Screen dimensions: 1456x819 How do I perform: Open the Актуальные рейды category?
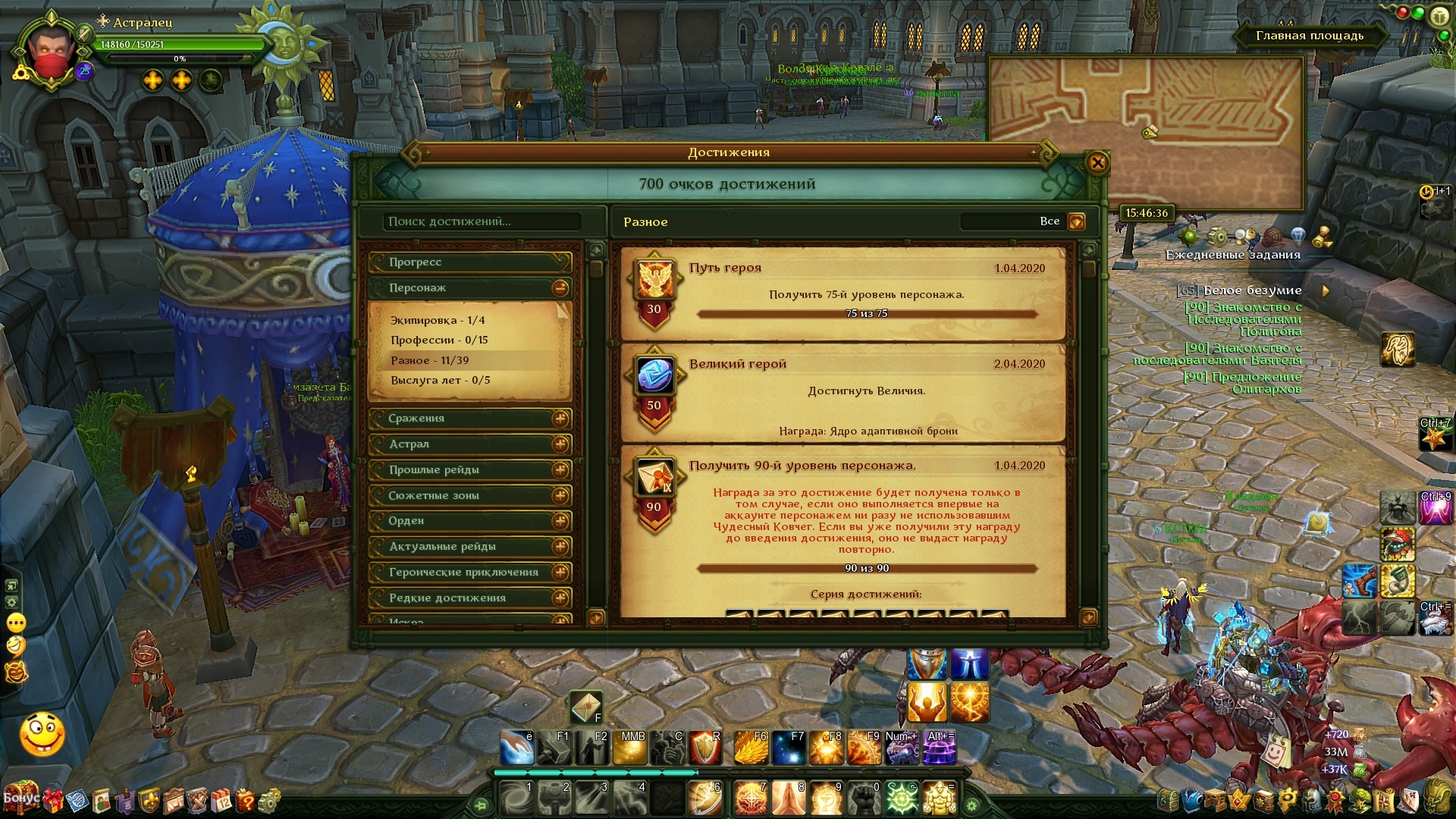tap(469, 547)
